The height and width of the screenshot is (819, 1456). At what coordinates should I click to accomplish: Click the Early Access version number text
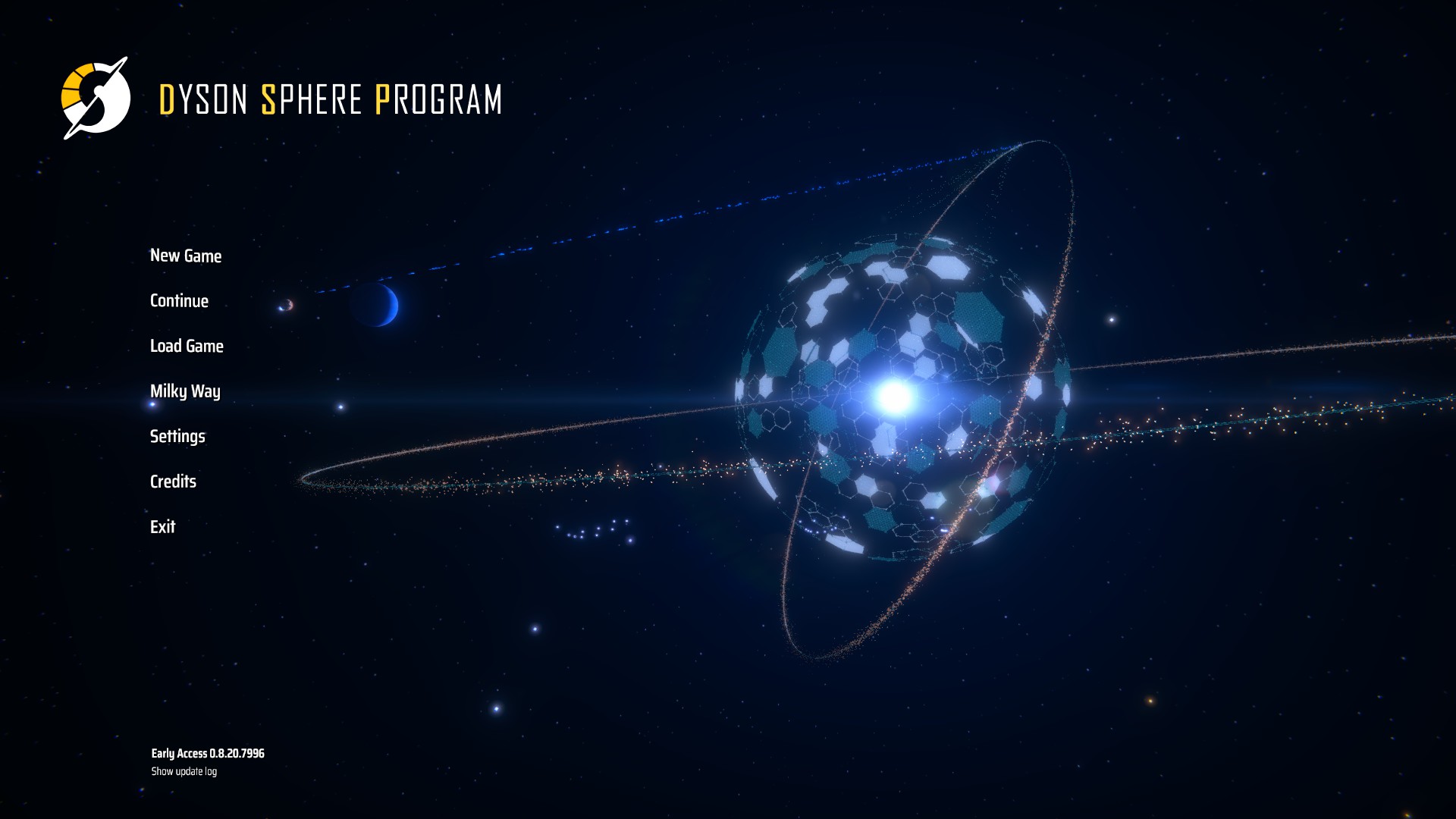[x=207, y=754]
